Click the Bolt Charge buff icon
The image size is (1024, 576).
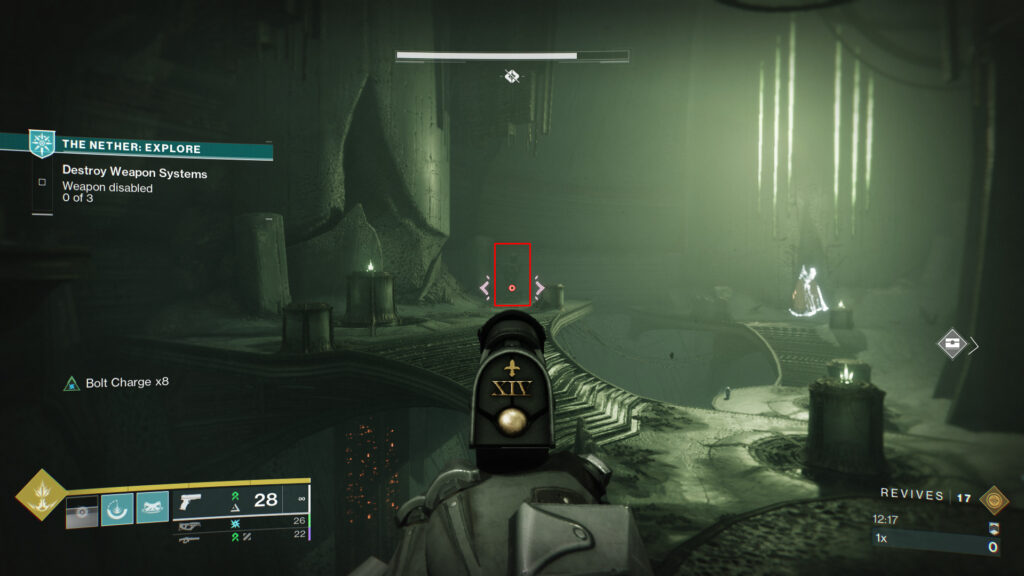71,383
